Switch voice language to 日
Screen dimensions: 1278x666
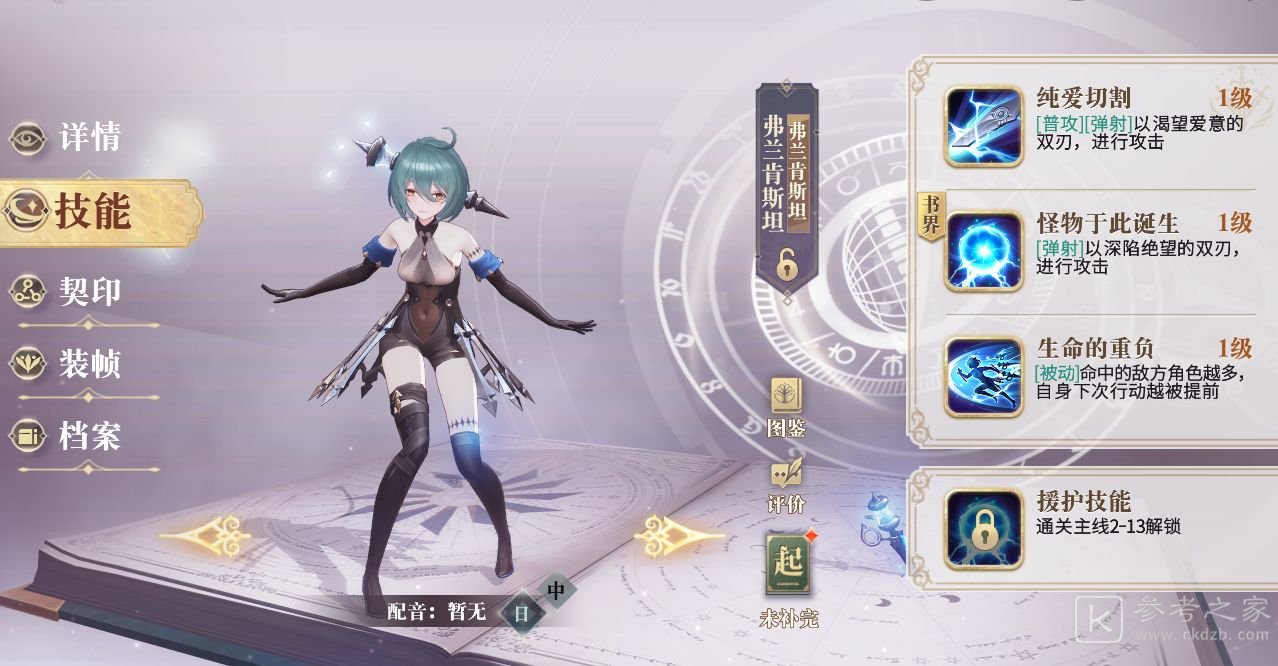(x=520, y=613)
